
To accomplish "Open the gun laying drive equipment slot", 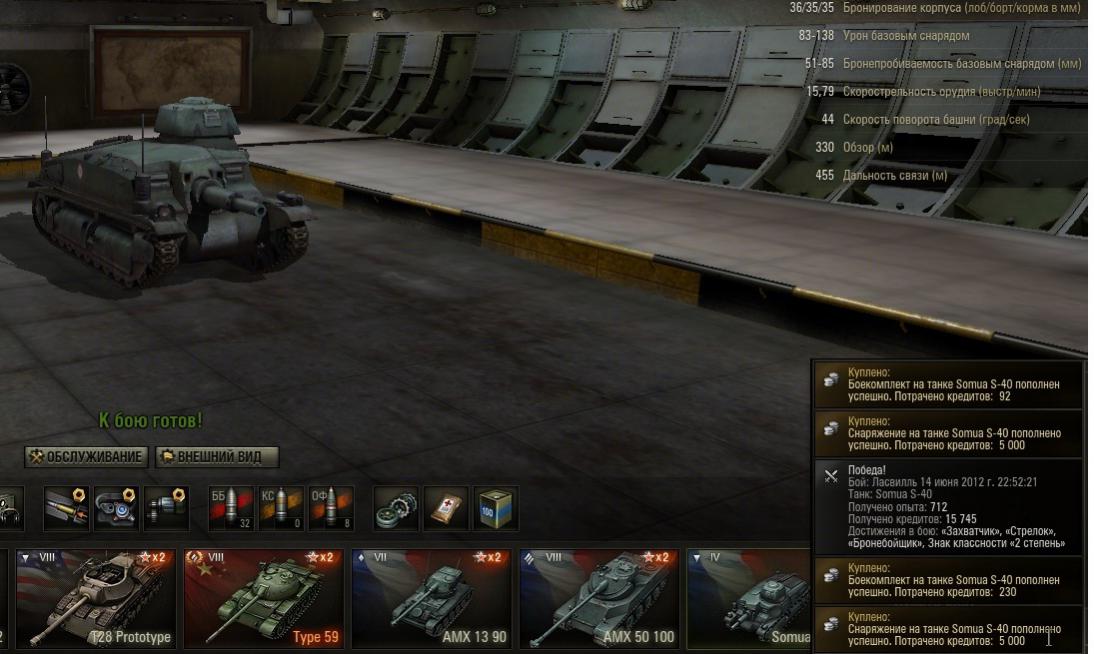I will pos(164,509).
